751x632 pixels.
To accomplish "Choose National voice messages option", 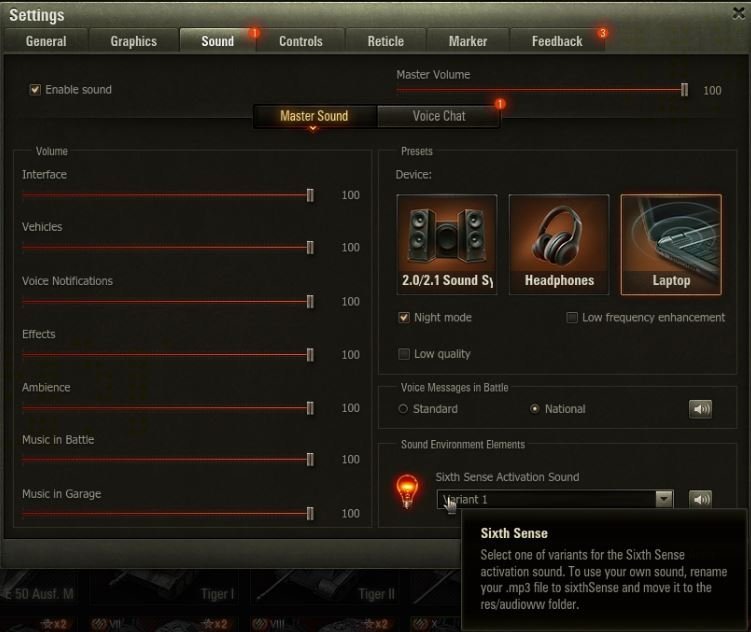I will click(535, 409).
